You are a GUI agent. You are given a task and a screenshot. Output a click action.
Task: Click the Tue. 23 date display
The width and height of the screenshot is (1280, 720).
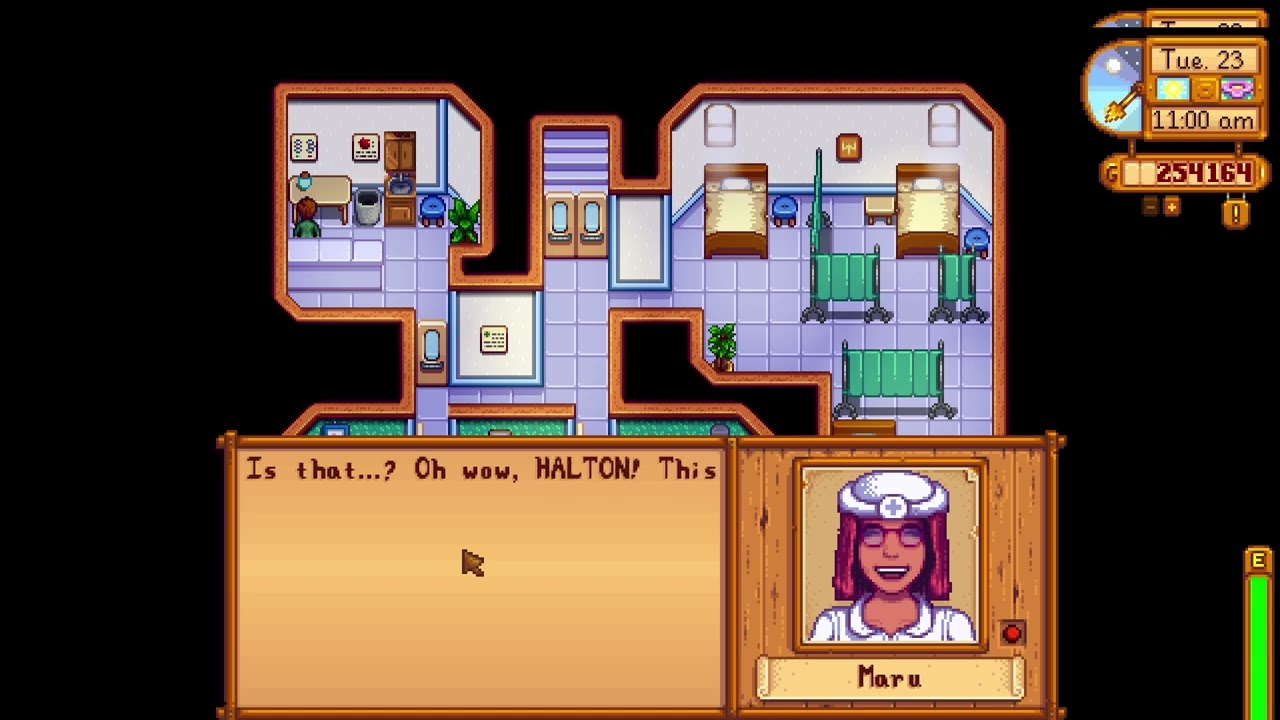1206,59
